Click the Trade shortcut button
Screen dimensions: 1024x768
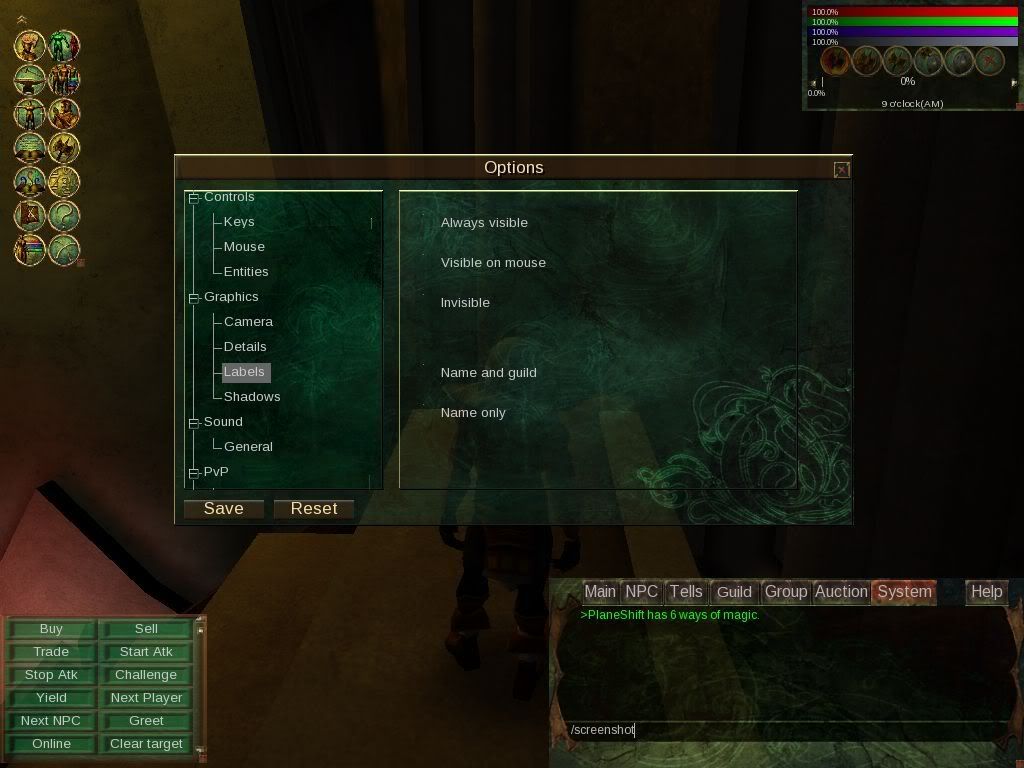pyautogui.click(x=51, y=652)
